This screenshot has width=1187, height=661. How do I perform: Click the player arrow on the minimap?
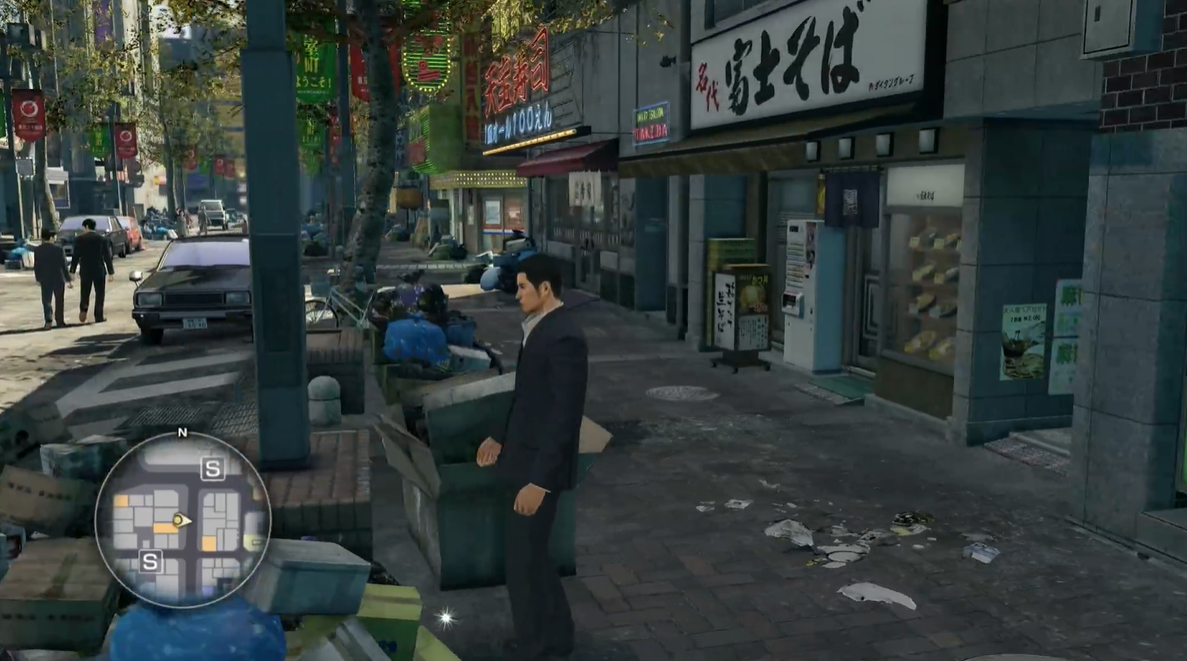pos(180,520)
